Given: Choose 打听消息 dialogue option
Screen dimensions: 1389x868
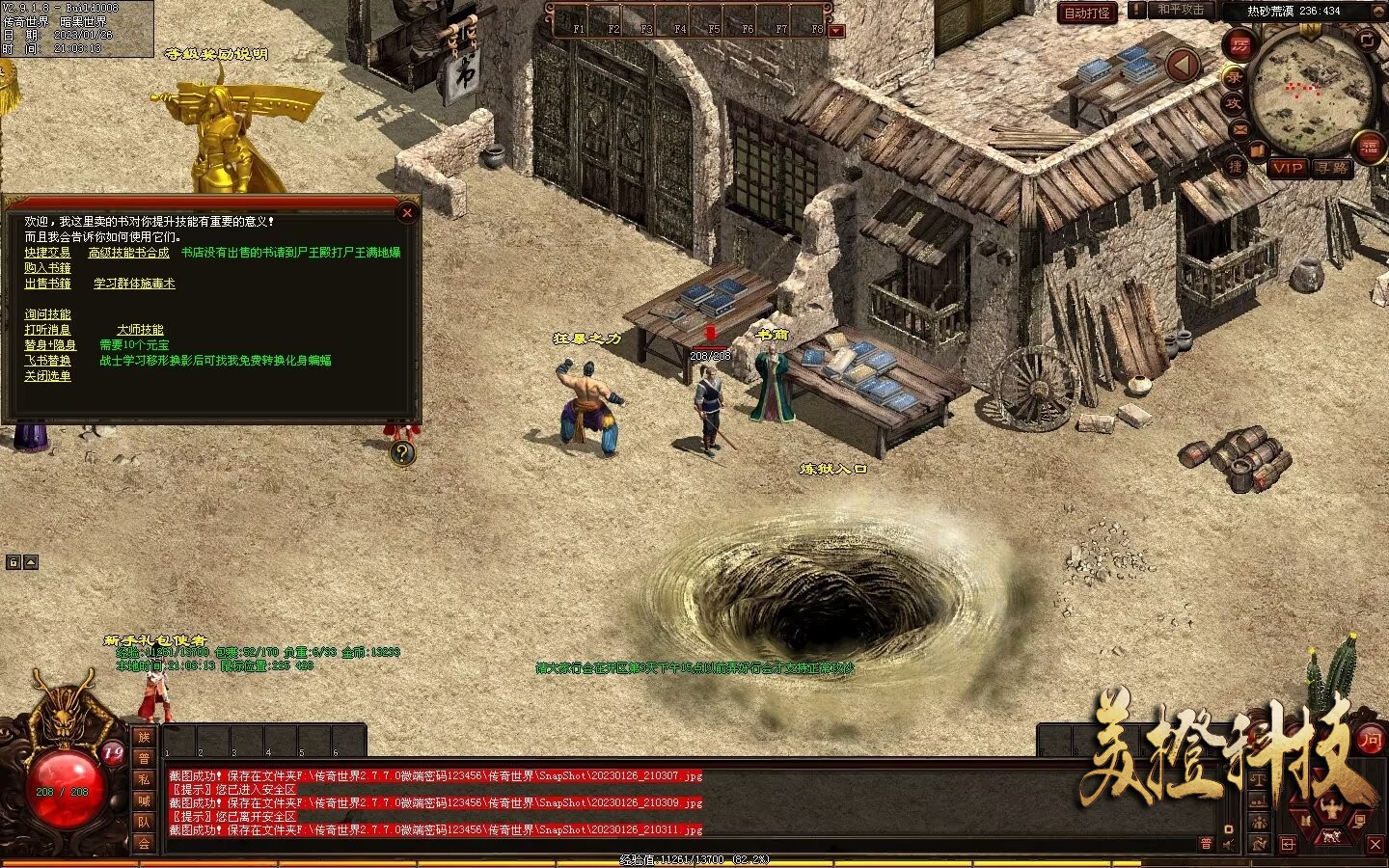Looking at the screenshot, I should point(47,330).
